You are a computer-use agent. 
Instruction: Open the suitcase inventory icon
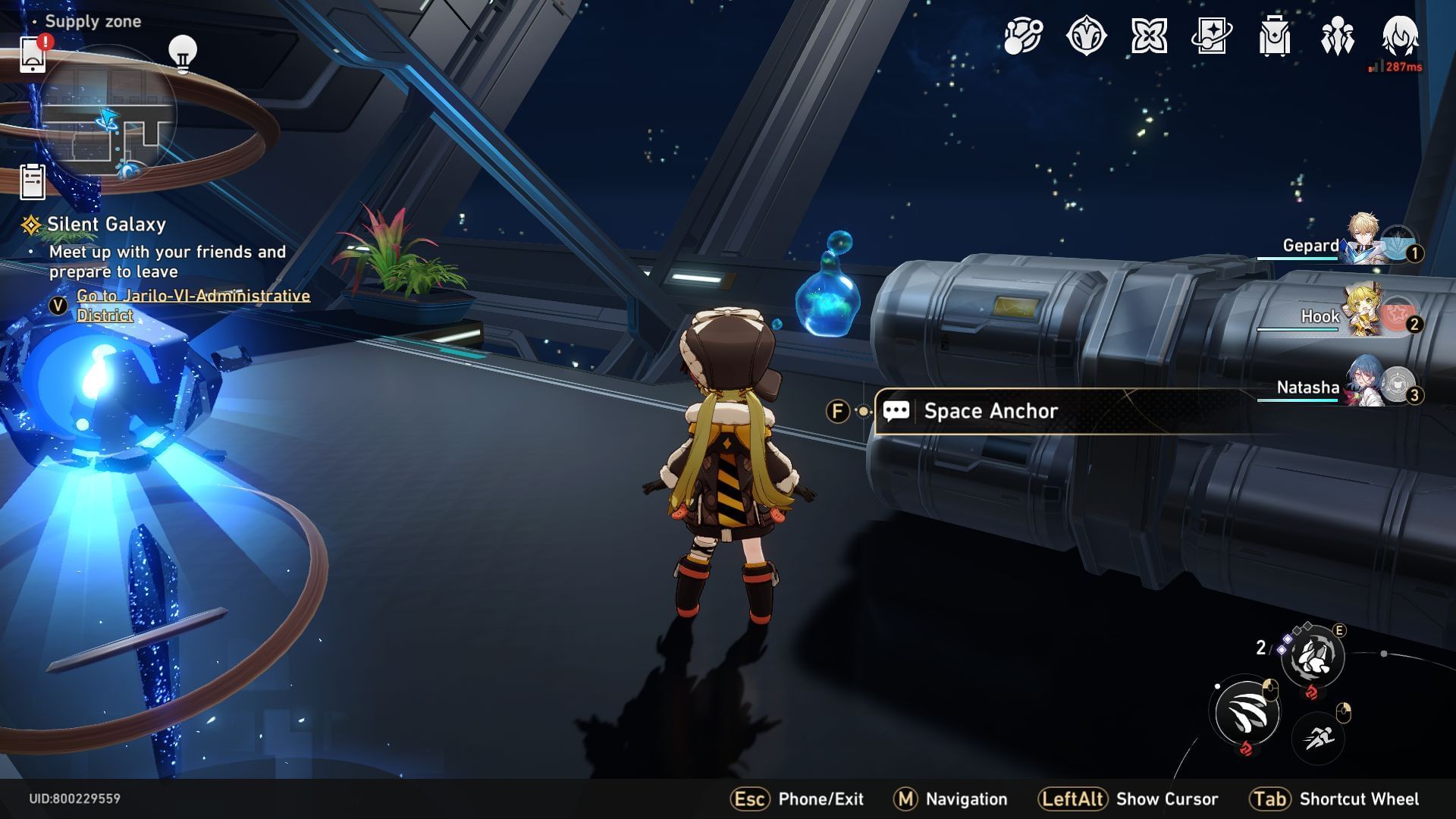point(1274,36)
